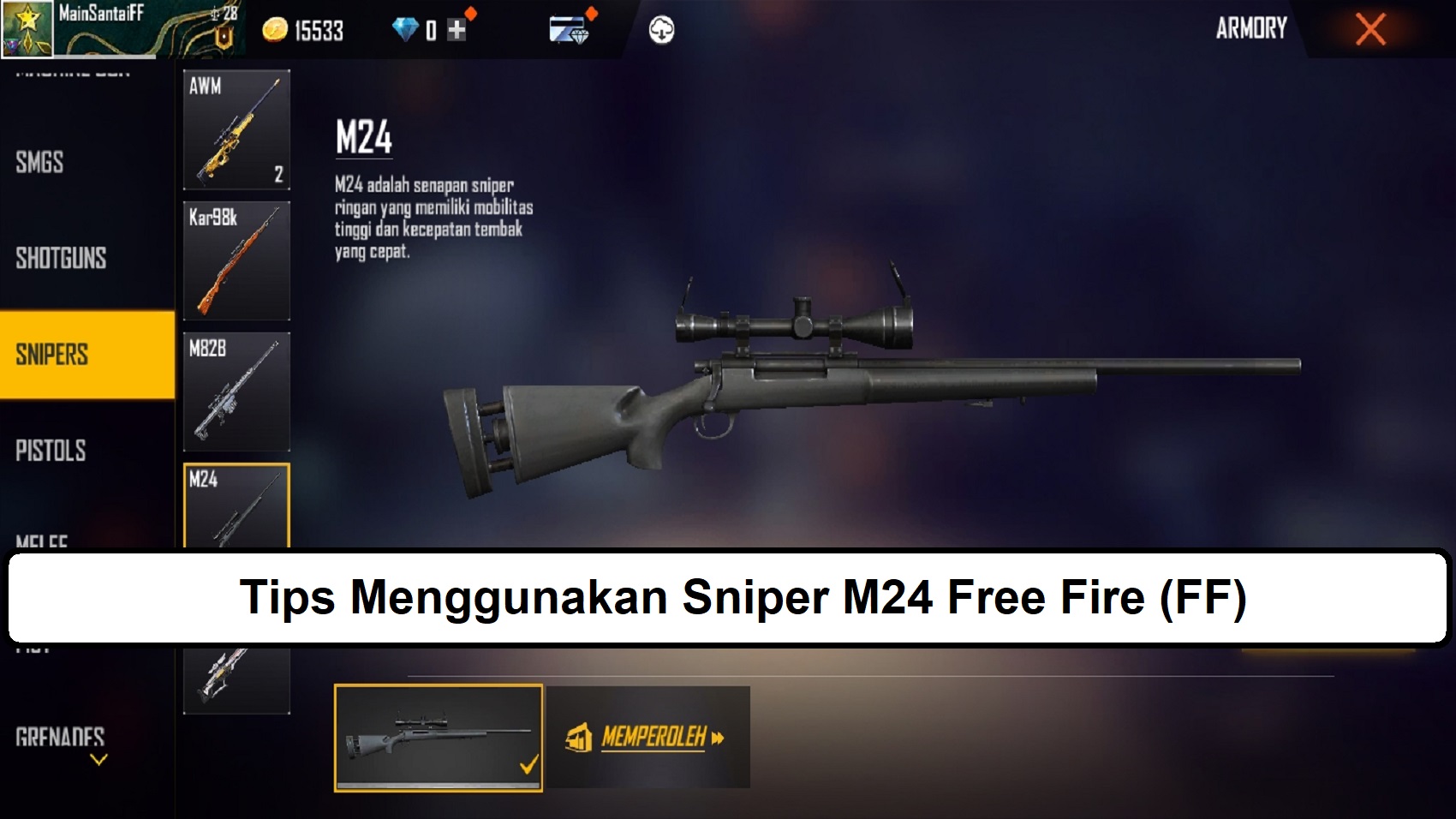Screen dimensions: 1456x819
Task: Click the cloud download icon
Action: [x=659, y=28]
